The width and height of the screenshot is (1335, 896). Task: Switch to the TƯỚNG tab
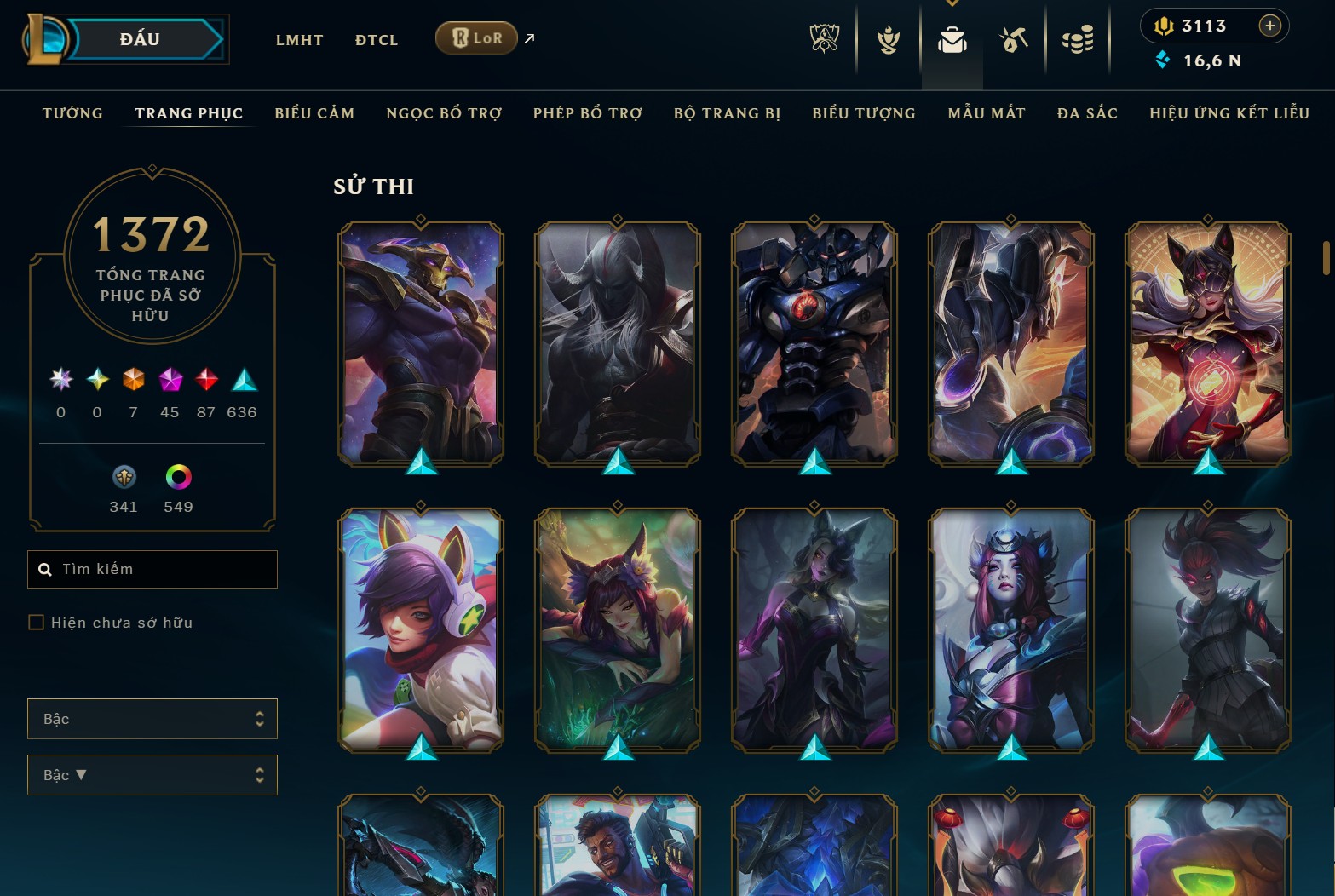pyautogui.click(x=72, y=112)
